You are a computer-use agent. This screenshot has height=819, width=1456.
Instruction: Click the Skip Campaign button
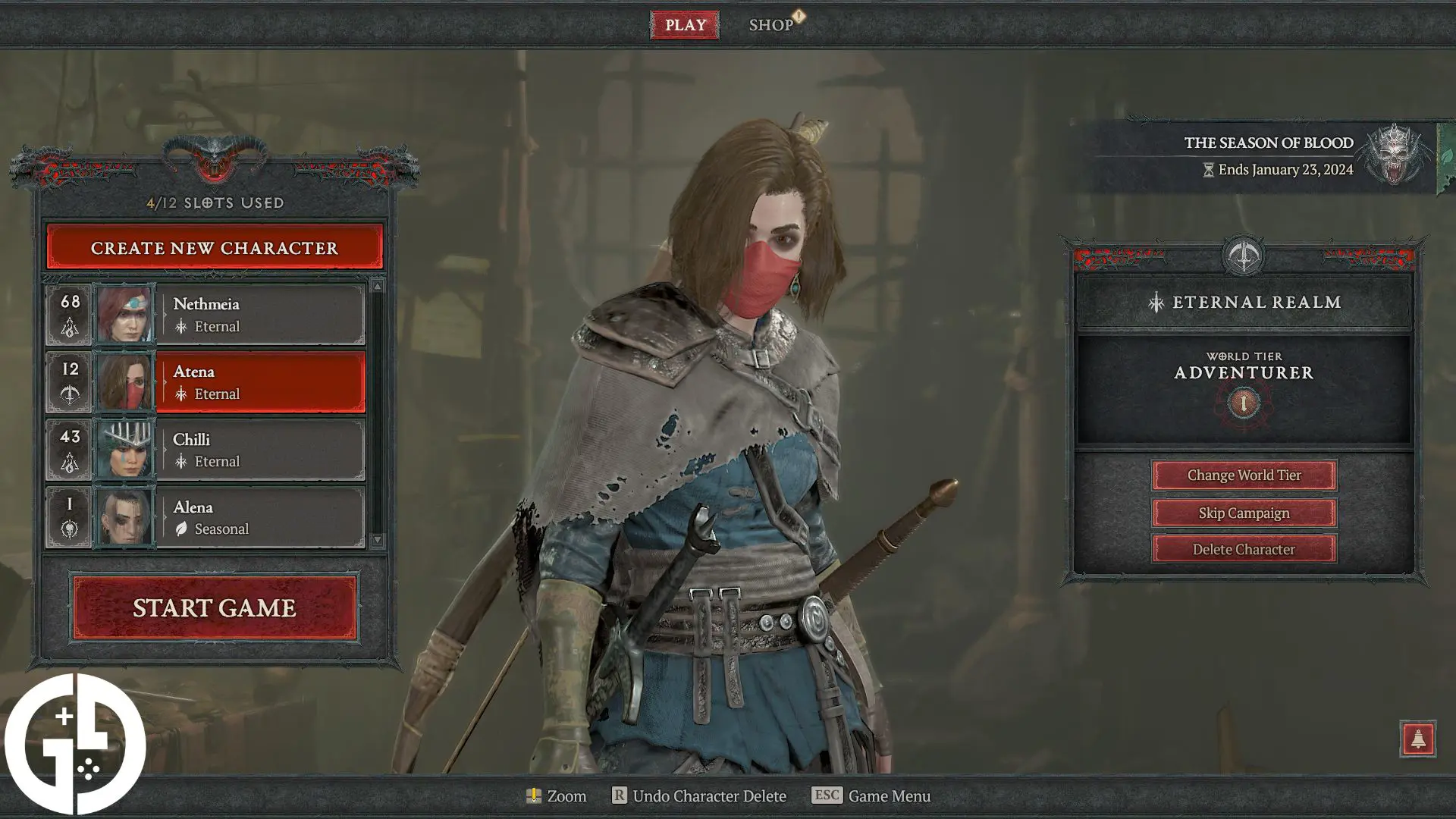(1244, 513)
